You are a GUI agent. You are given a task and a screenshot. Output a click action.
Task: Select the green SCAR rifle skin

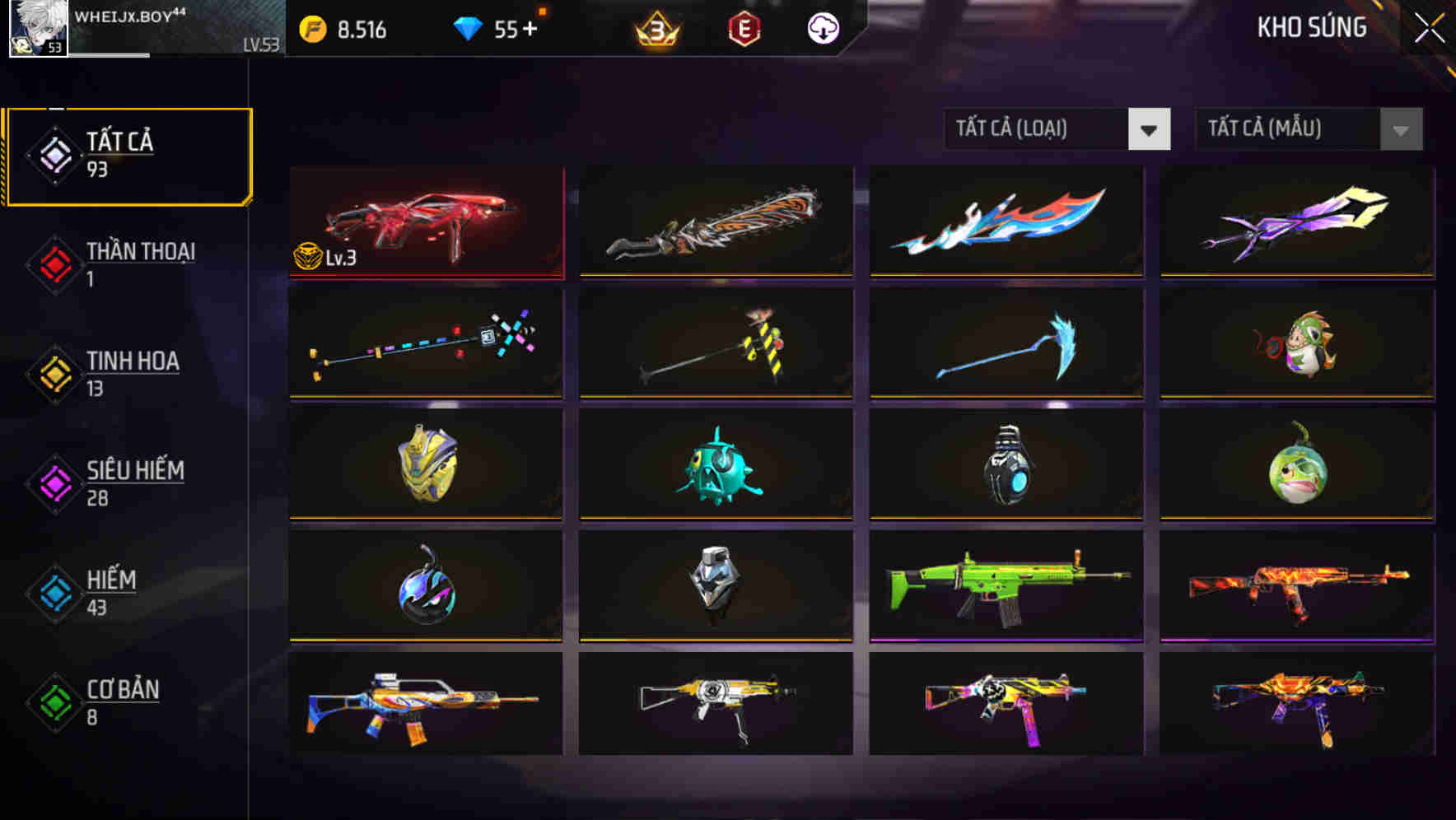tap(1005, 586)
